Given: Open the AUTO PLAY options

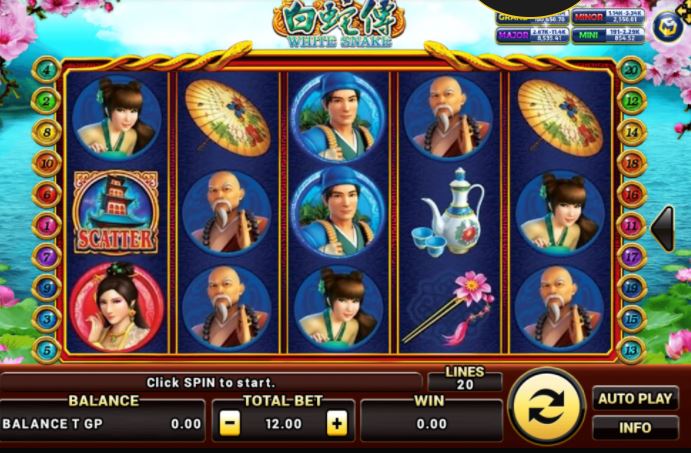Looking at the screenshot, I should click(635, 398).
